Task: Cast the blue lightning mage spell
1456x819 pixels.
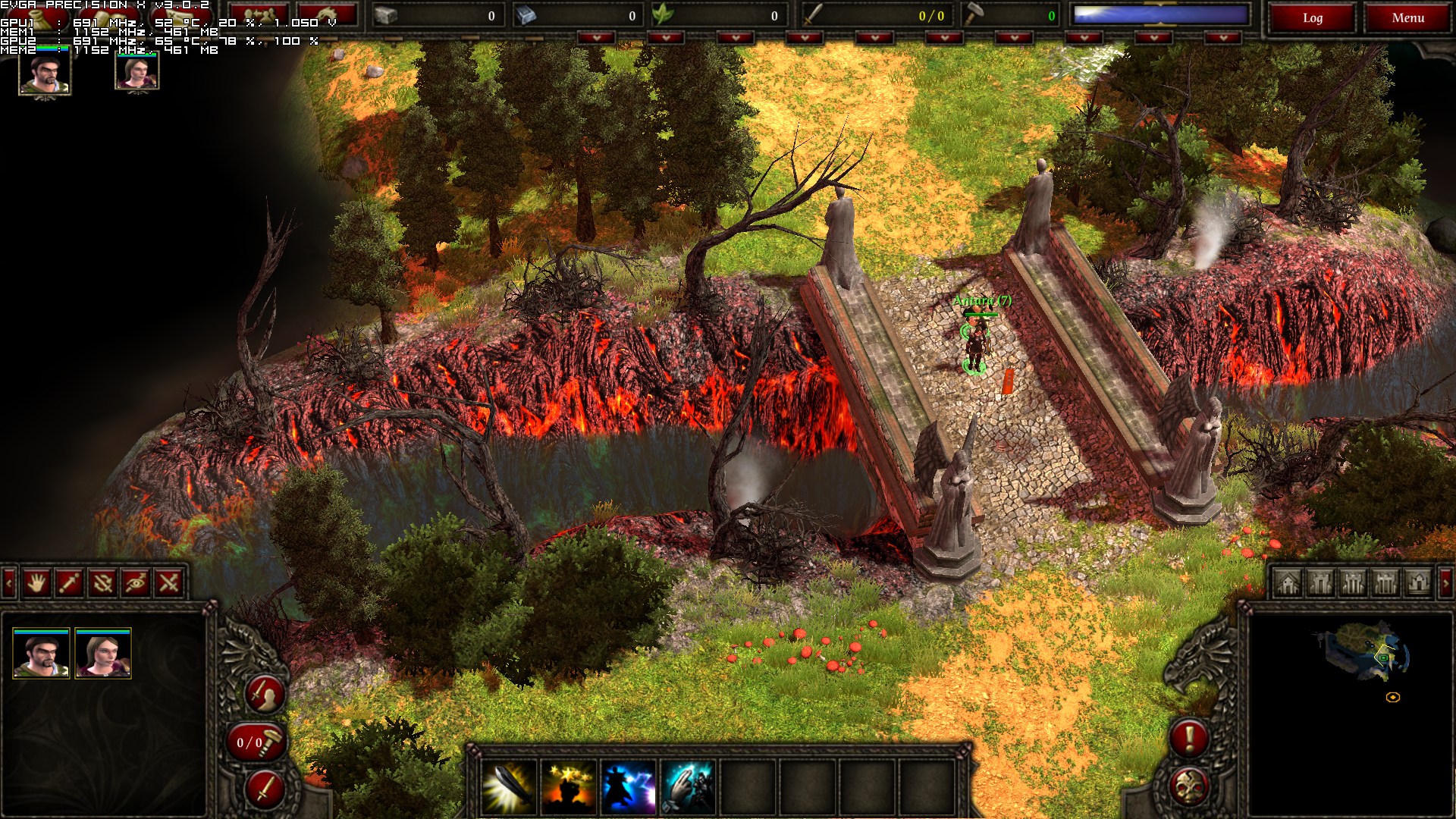Action: click(628, 787)
